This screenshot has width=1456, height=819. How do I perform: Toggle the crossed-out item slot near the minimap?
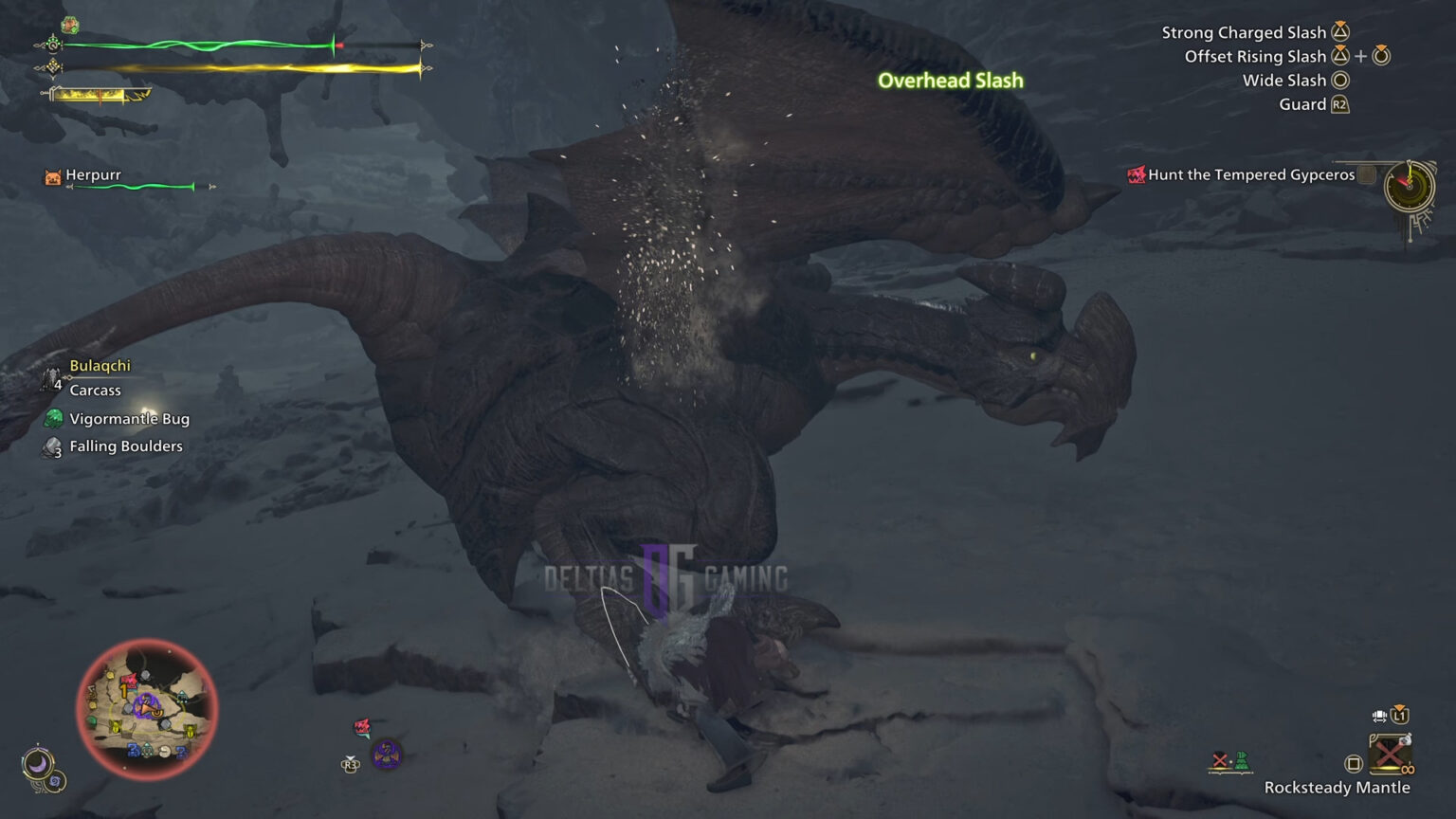pos(1218,759)
